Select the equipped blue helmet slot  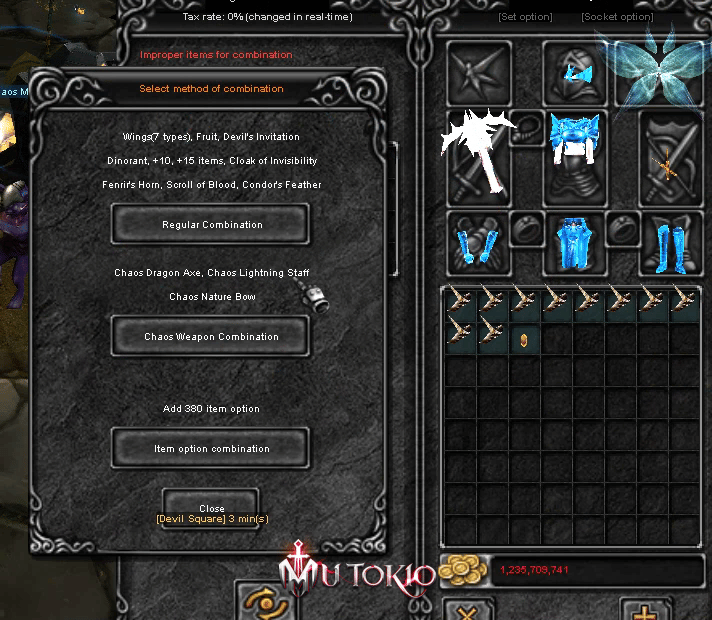click(x=575, y=72)
